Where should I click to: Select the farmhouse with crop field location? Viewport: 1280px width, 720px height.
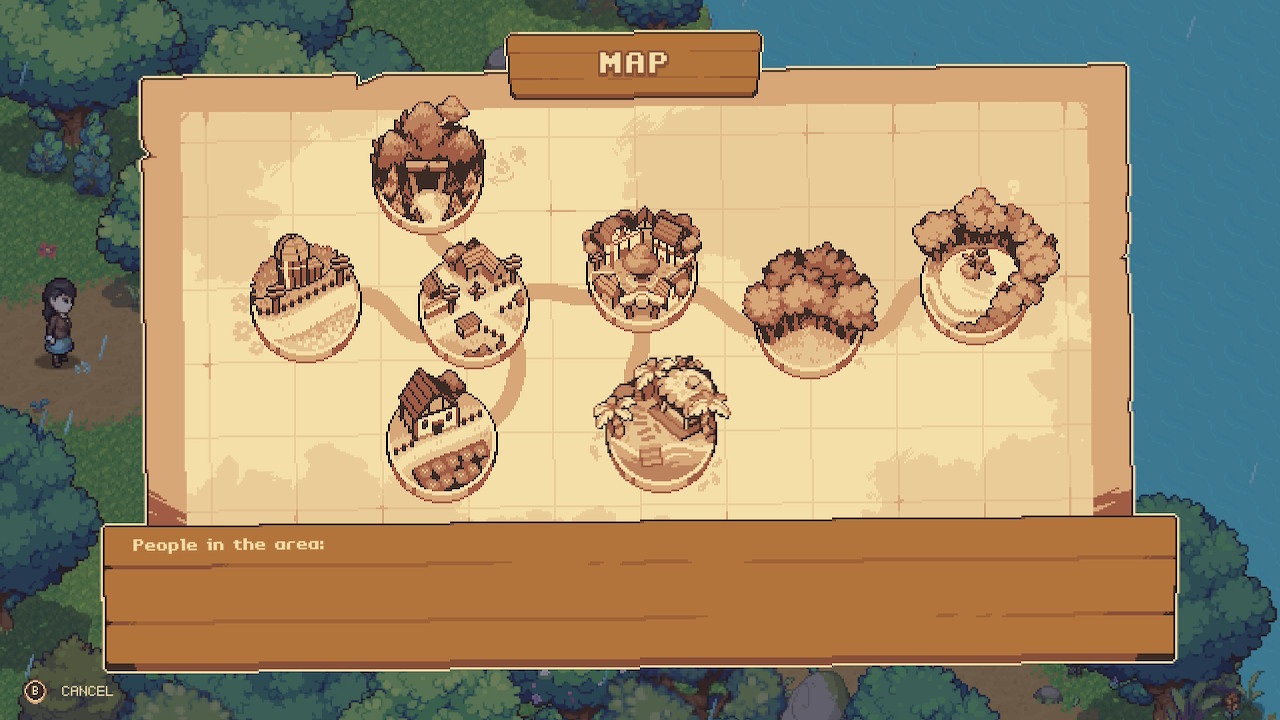(441, 435)
